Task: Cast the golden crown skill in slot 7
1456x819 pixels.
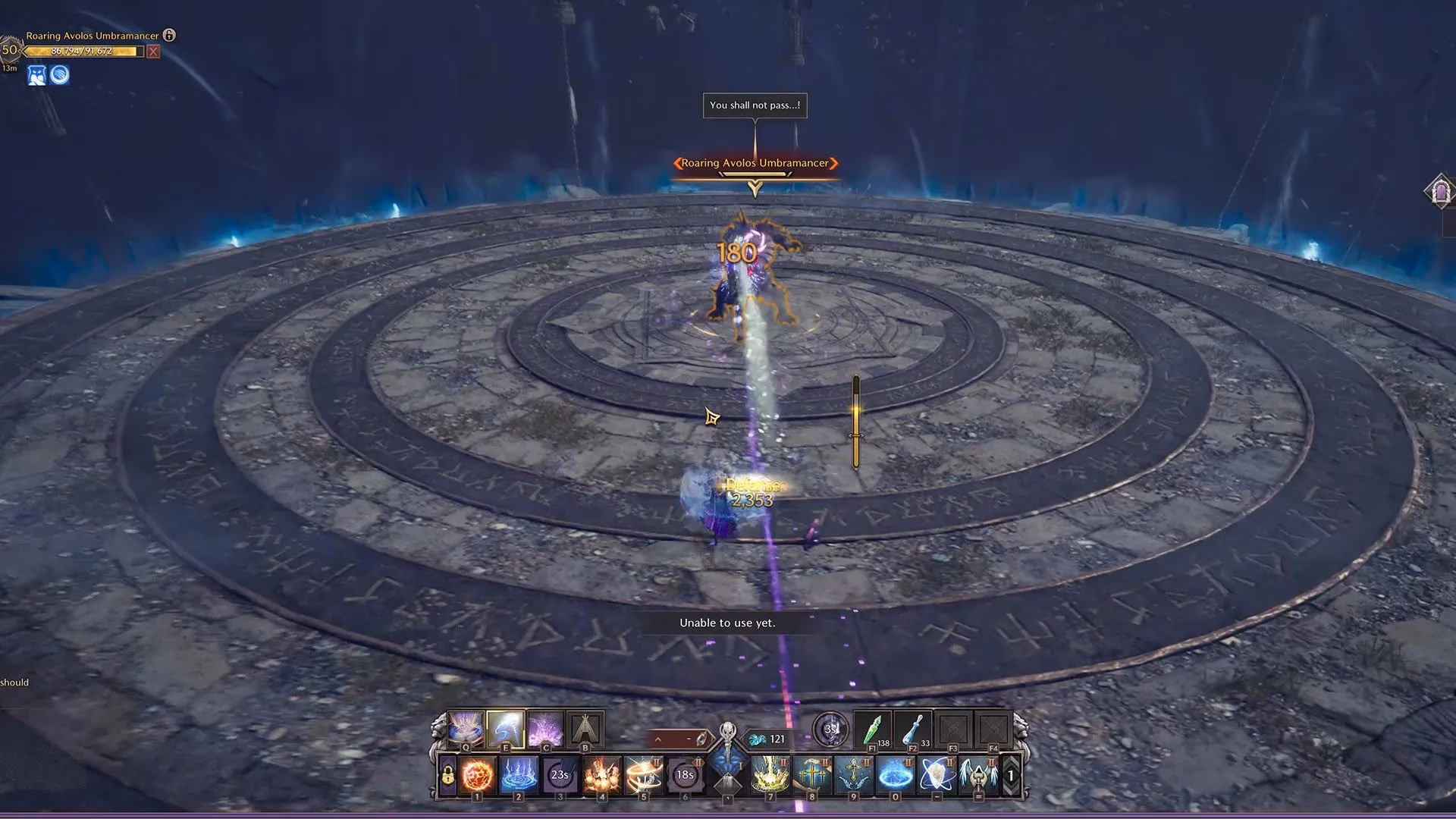Action: point(771,774)
